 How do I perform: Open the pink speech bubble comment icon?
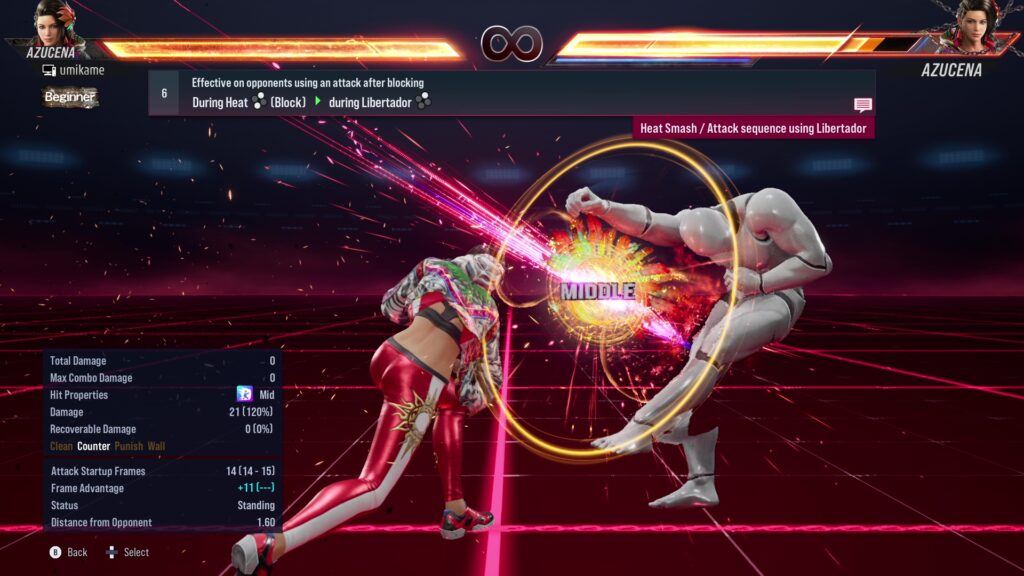[x=863, y=105]
